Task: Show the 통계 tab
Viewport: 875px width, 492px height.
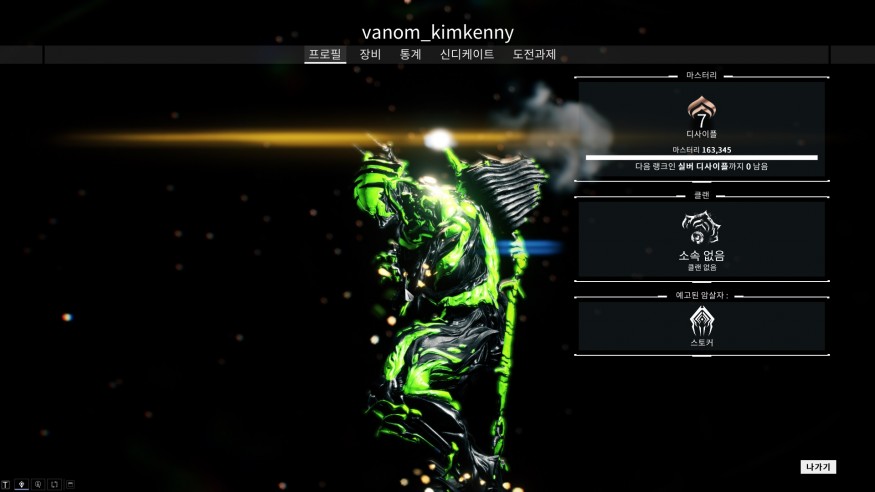Action: 410,54
